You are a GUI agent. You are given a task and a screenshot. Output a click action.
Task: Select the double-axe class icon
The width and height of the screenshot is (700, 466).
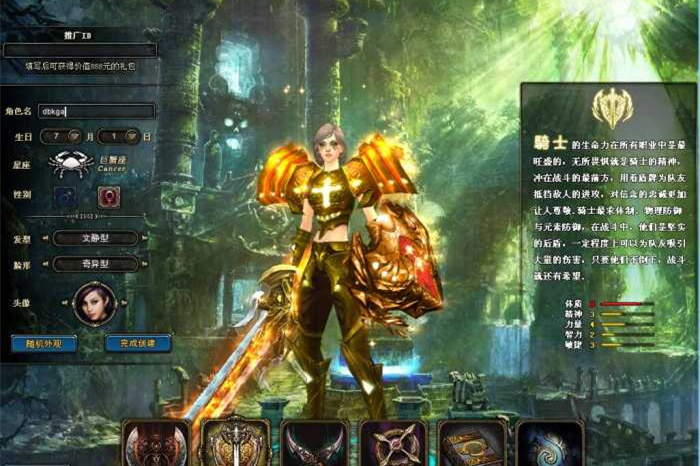point(156,444)
